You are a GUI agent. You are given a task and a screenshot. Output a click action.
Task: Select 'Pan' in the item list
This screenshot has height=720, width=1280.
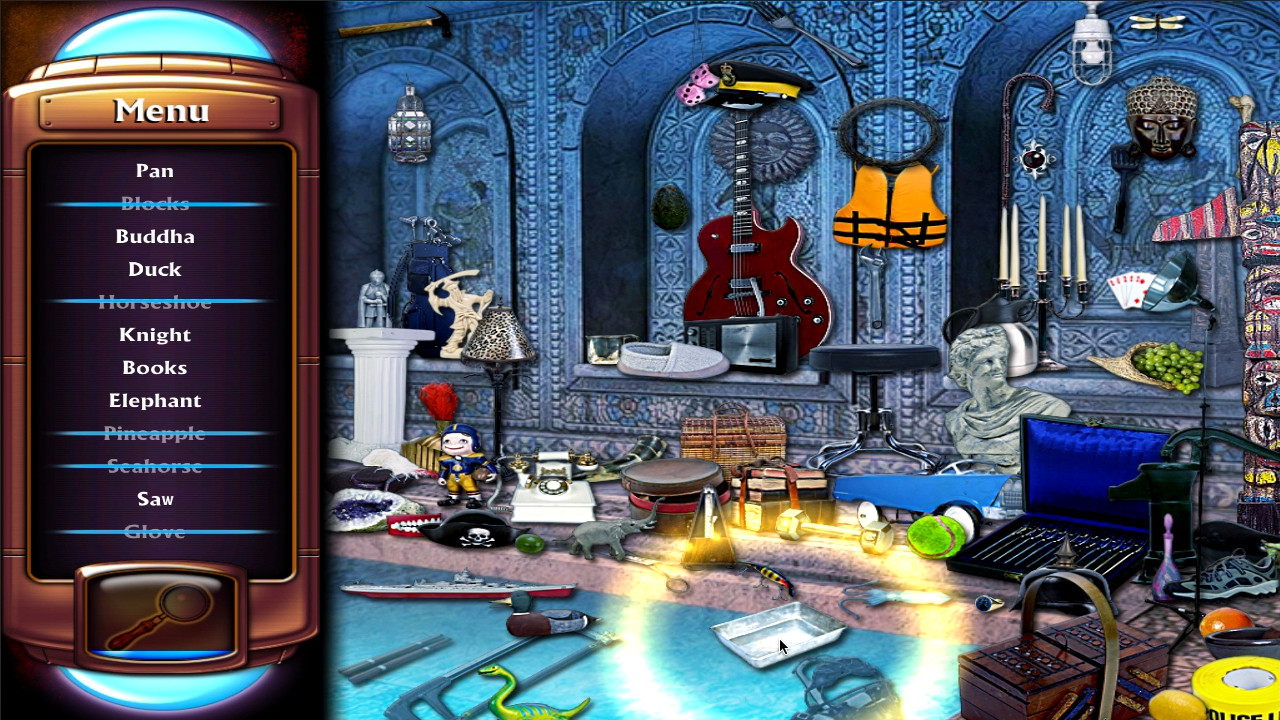156,171
